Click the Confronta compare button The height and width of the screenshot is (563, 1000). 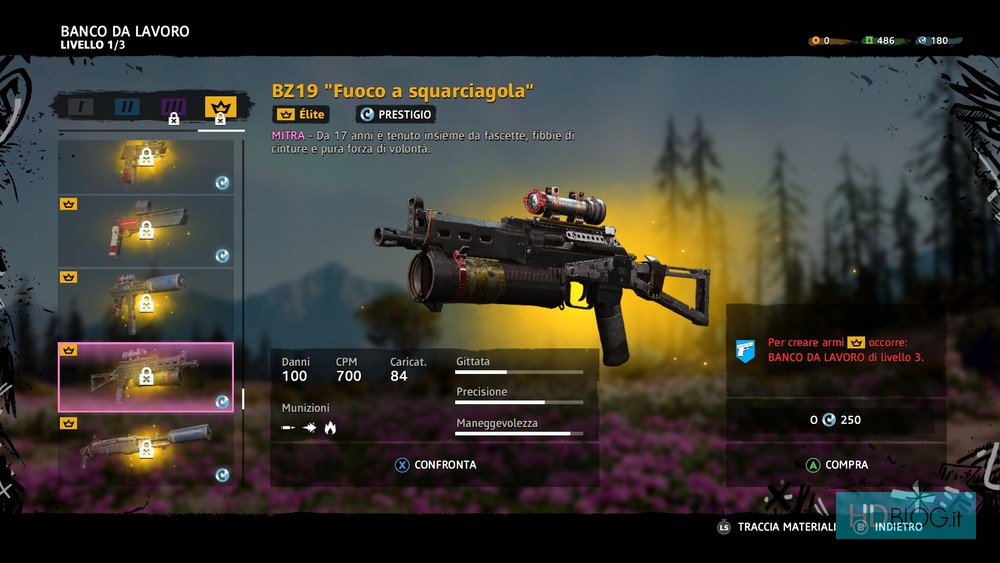click(435, 465)
